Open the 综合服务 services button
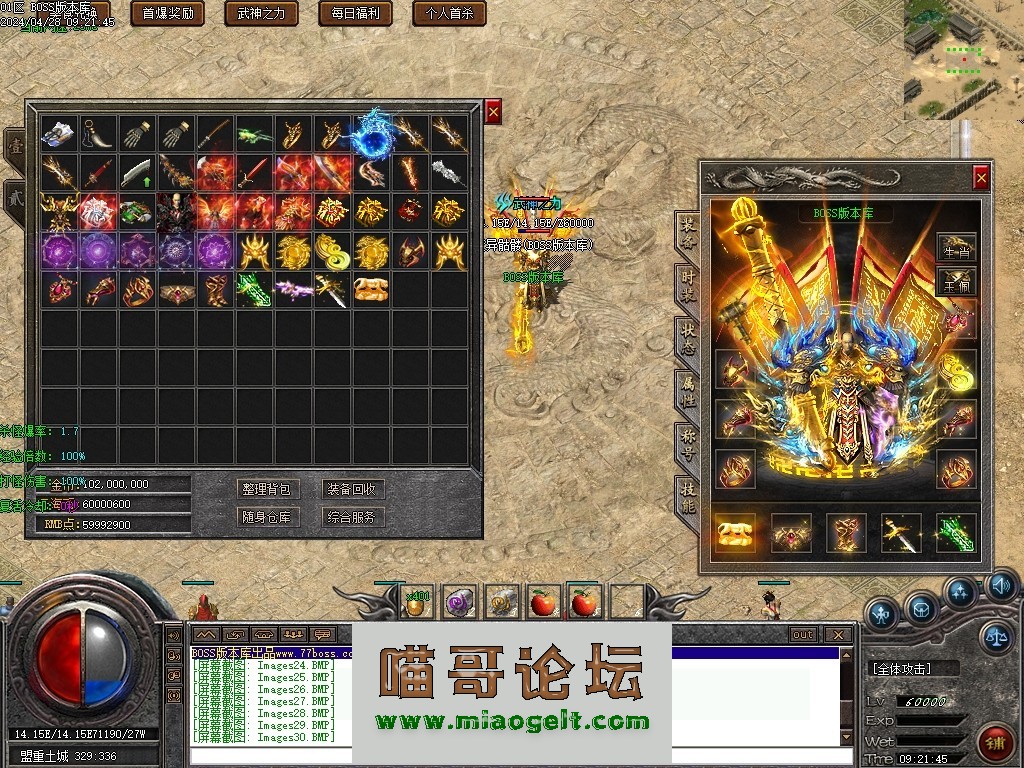 tap(353, 517)
